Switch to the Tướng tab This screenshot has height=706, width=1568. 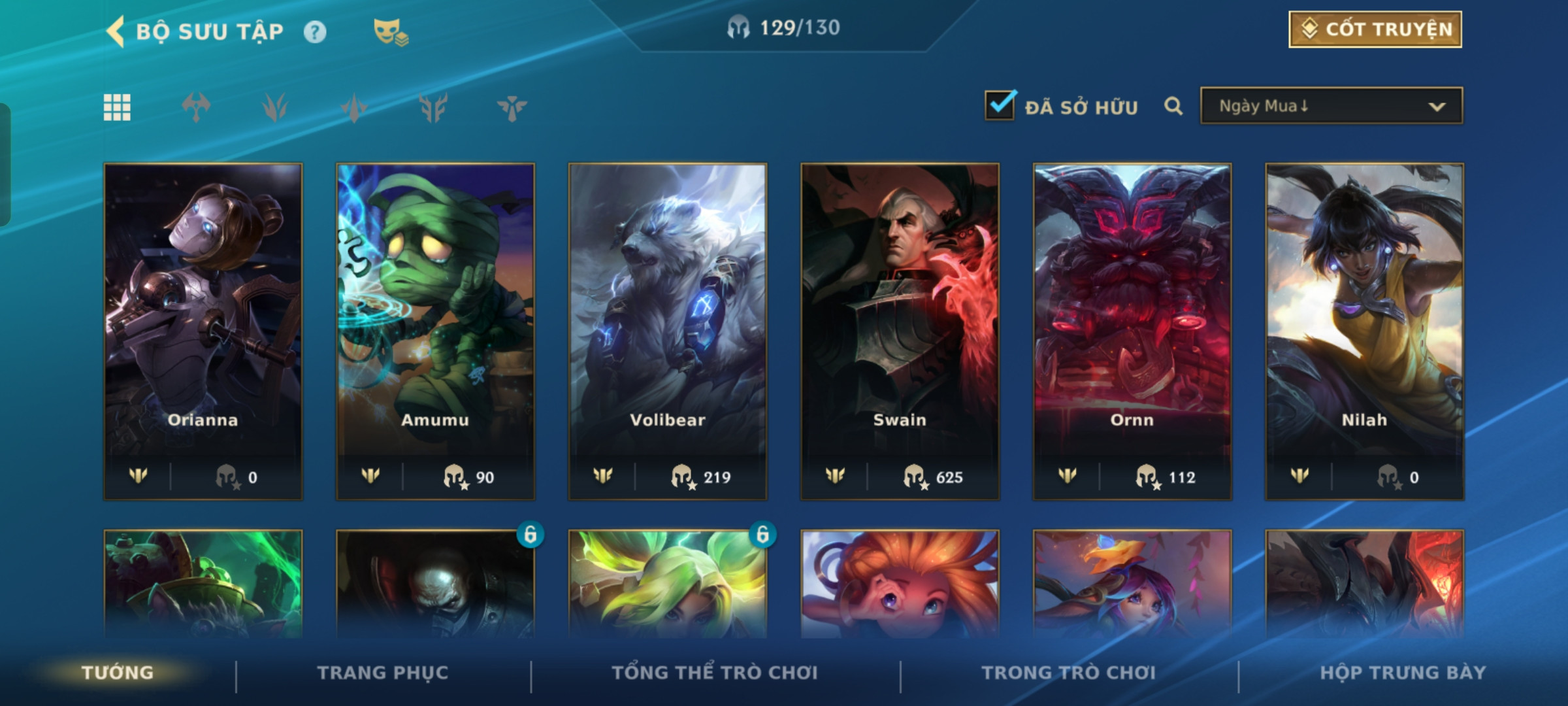118,673
